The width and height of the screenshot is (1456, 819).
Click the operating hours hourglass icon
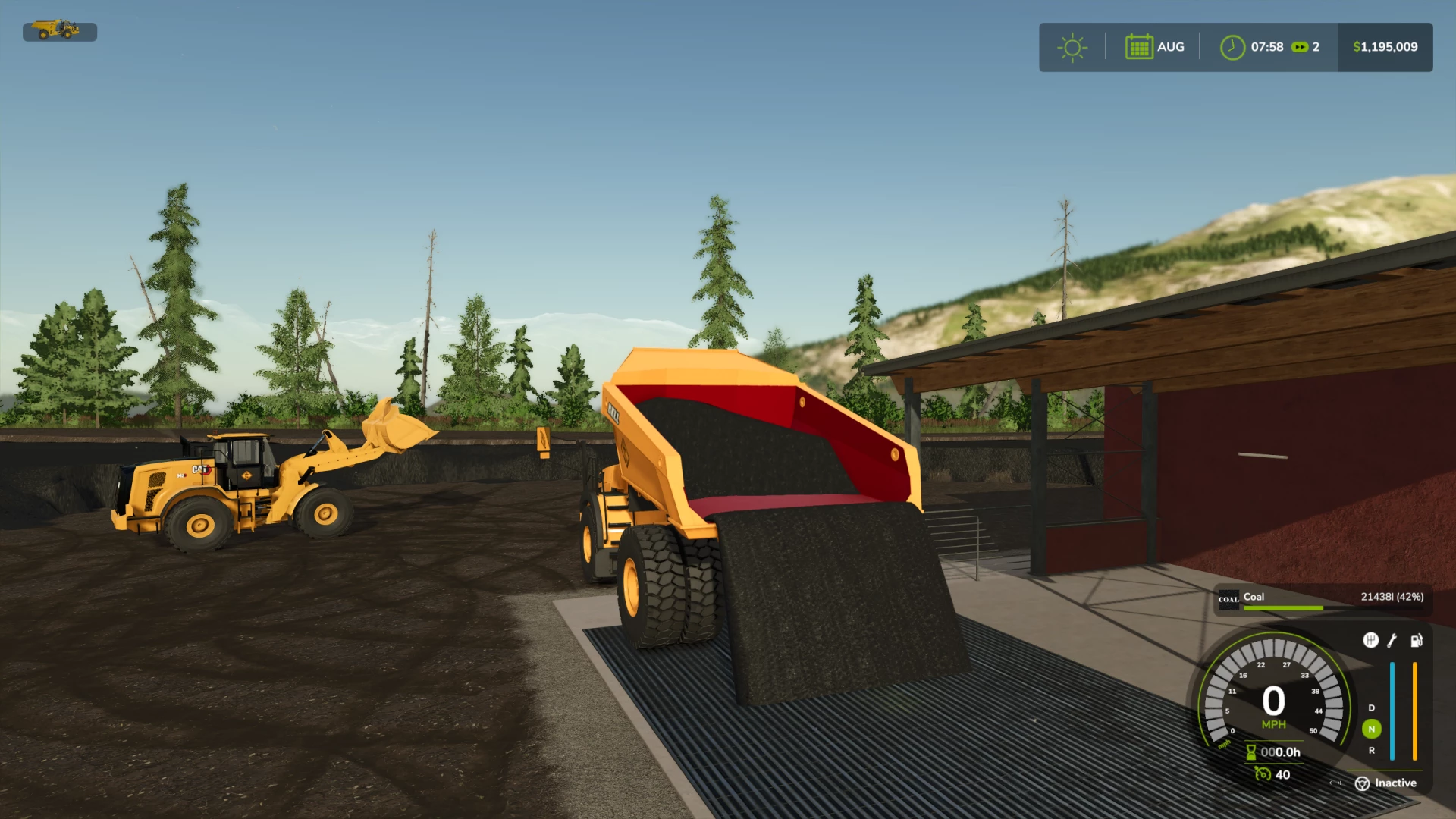(1251, 752)
